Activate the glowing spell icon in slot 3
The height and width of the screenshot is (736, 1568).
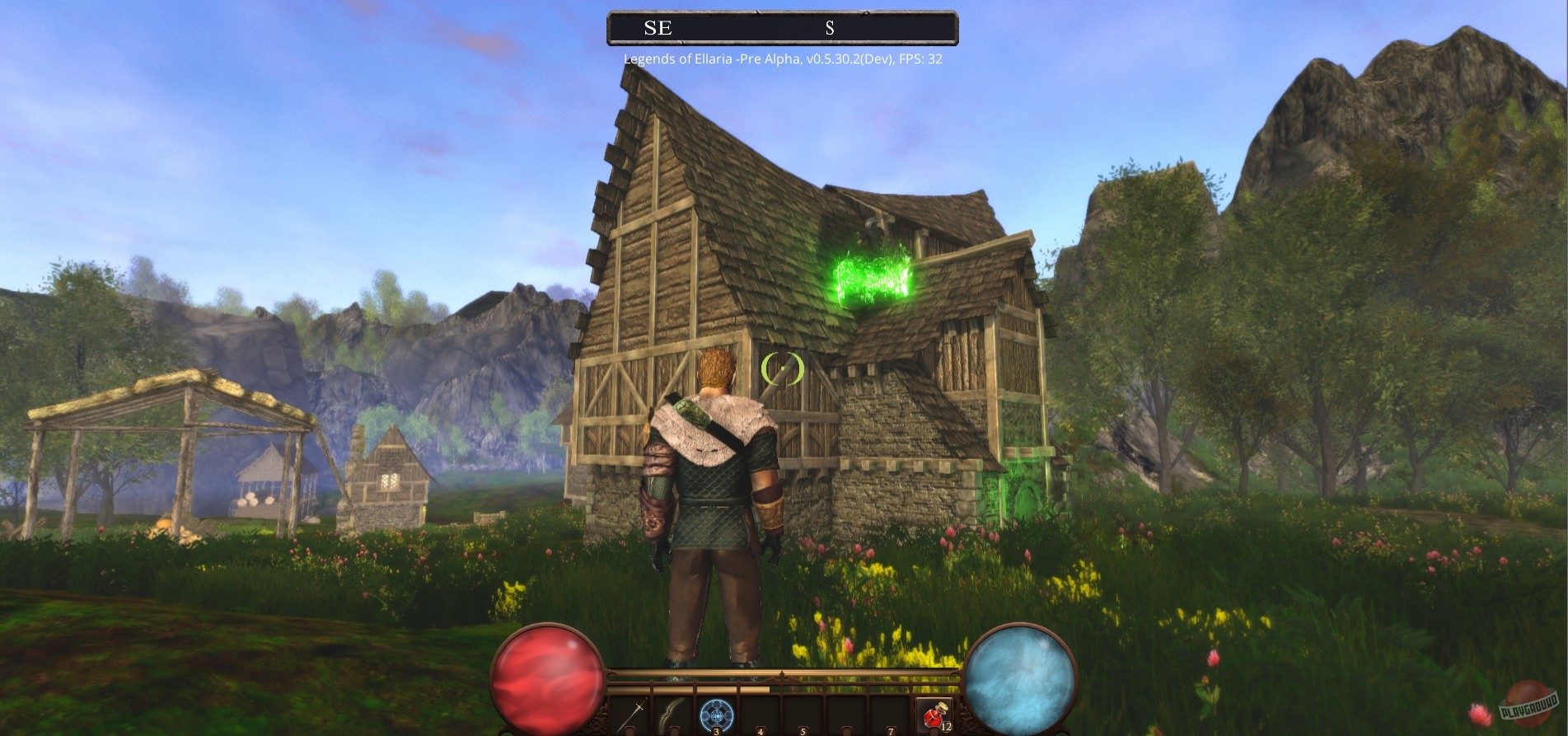[x=717, y=715]
